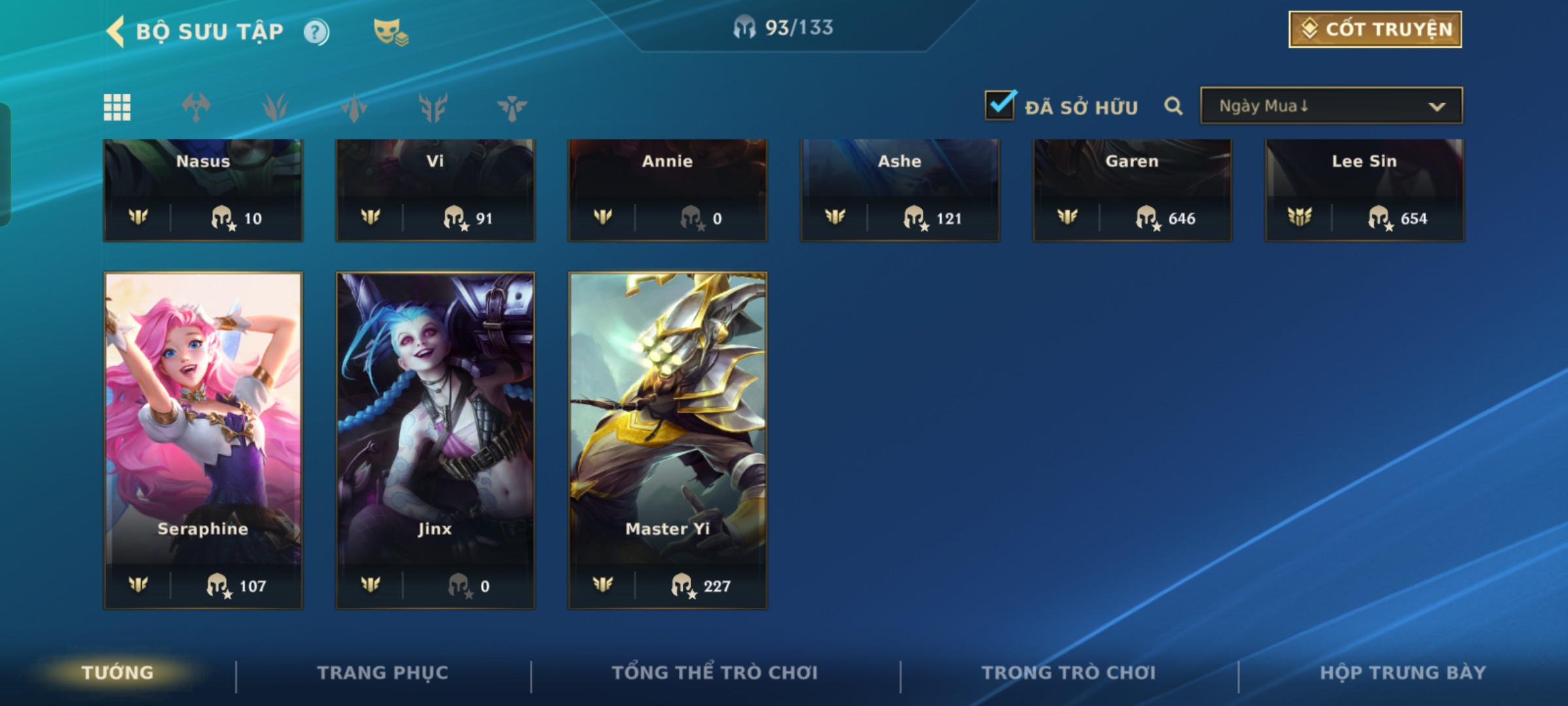Open the Hộp Trưng Bày tab
The height and width of the screenshot is (706, 1568).
tap(1403, 673)
